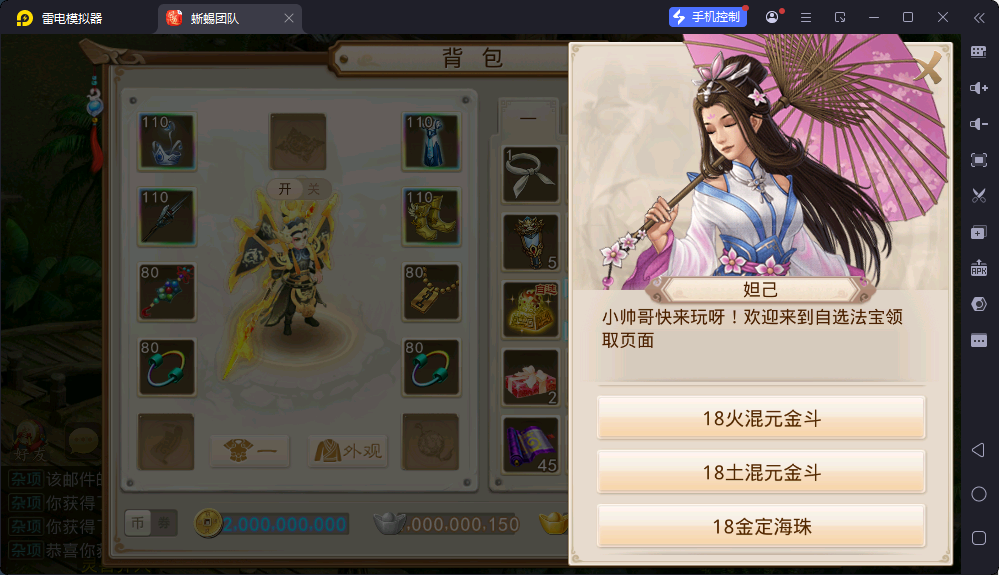
Task: Select the purple scroll bag item
Action: [x=530, y=444]
